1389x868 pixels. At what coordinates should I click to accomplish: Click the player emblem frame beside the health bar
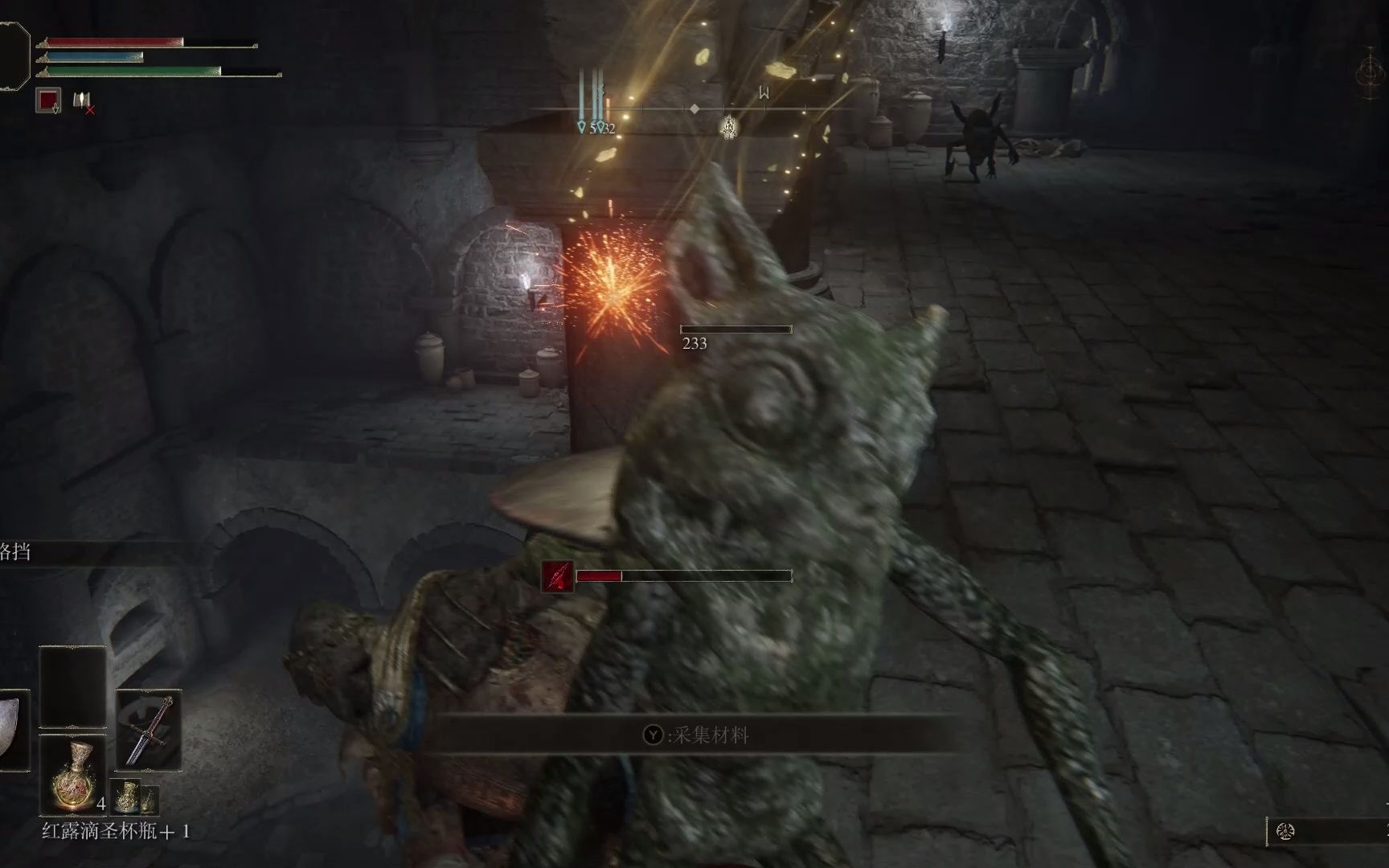(13, 56)
